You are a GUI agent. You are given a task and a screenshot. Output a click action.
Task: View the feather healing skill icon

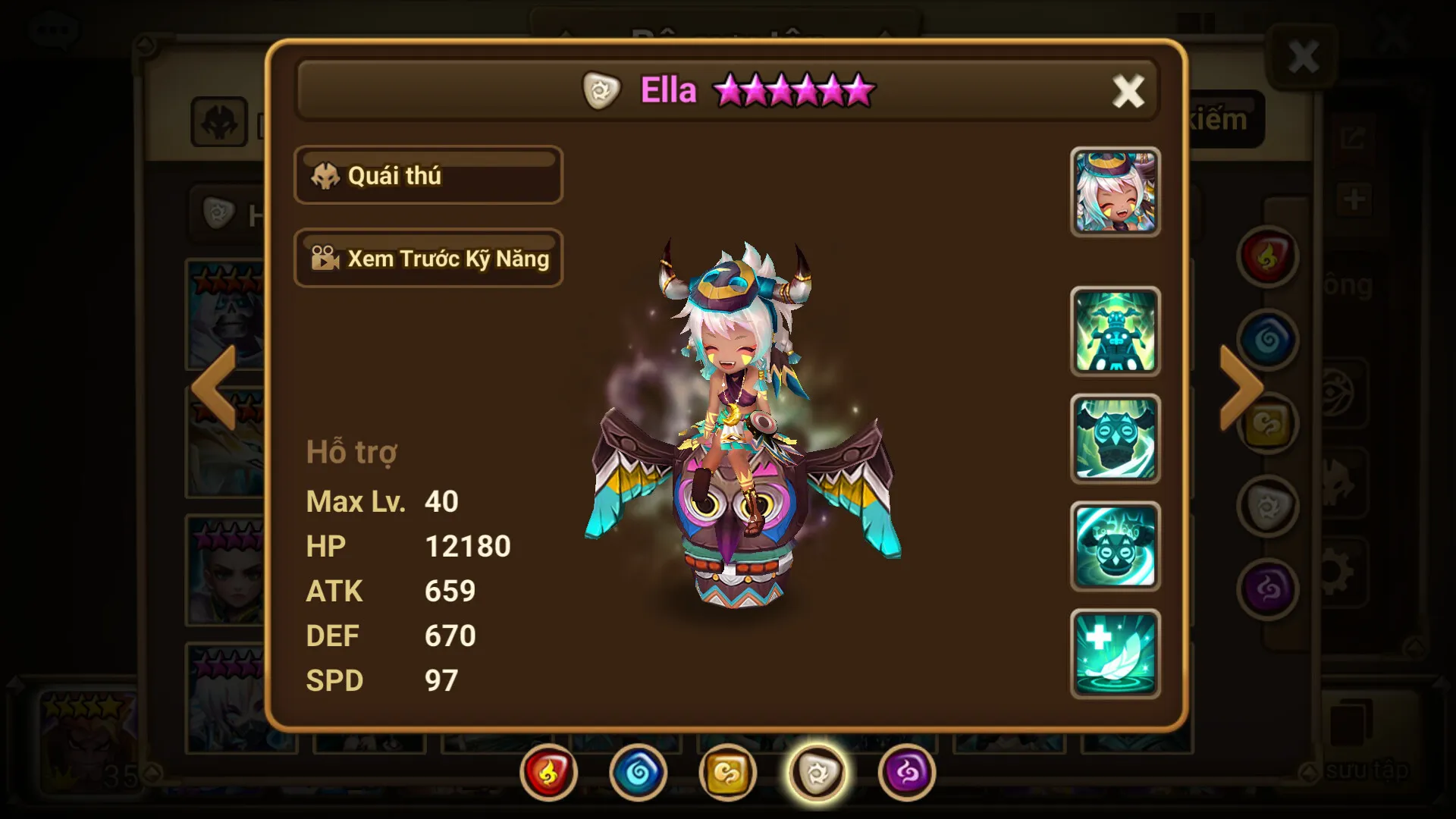point(1115,654)
